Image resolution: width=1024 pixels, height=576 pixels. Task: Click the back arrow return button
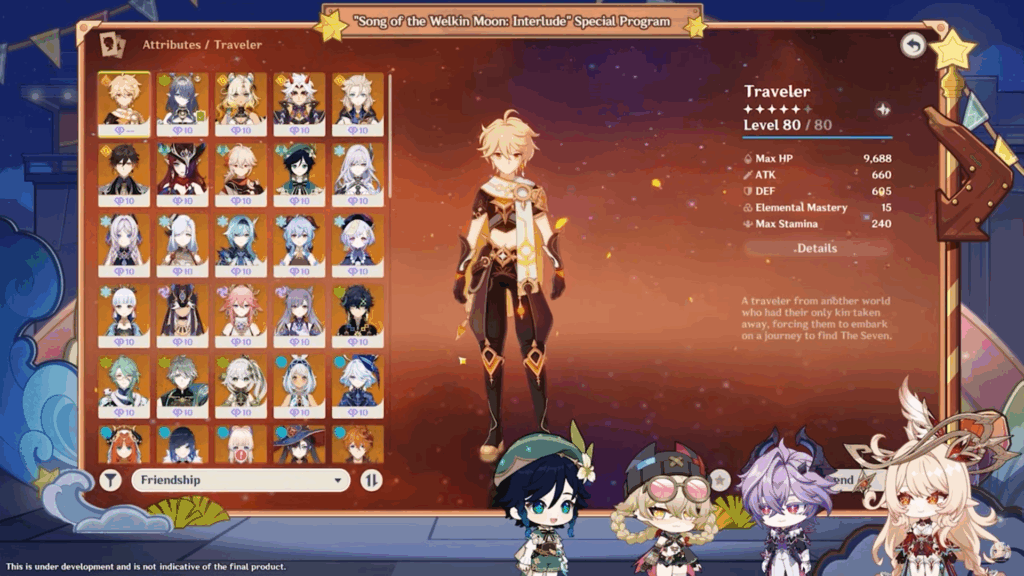[x=912, y=45]
